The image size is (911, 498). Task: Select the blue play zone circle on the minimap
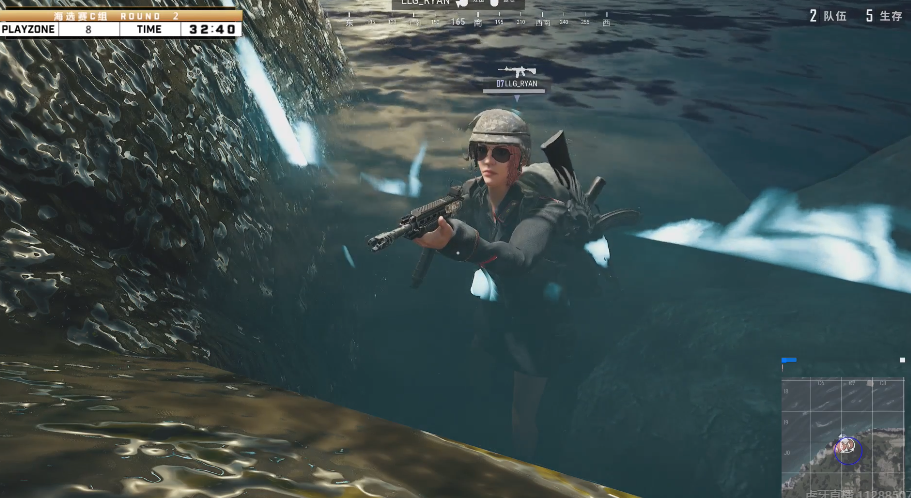[x=847, y=449]
